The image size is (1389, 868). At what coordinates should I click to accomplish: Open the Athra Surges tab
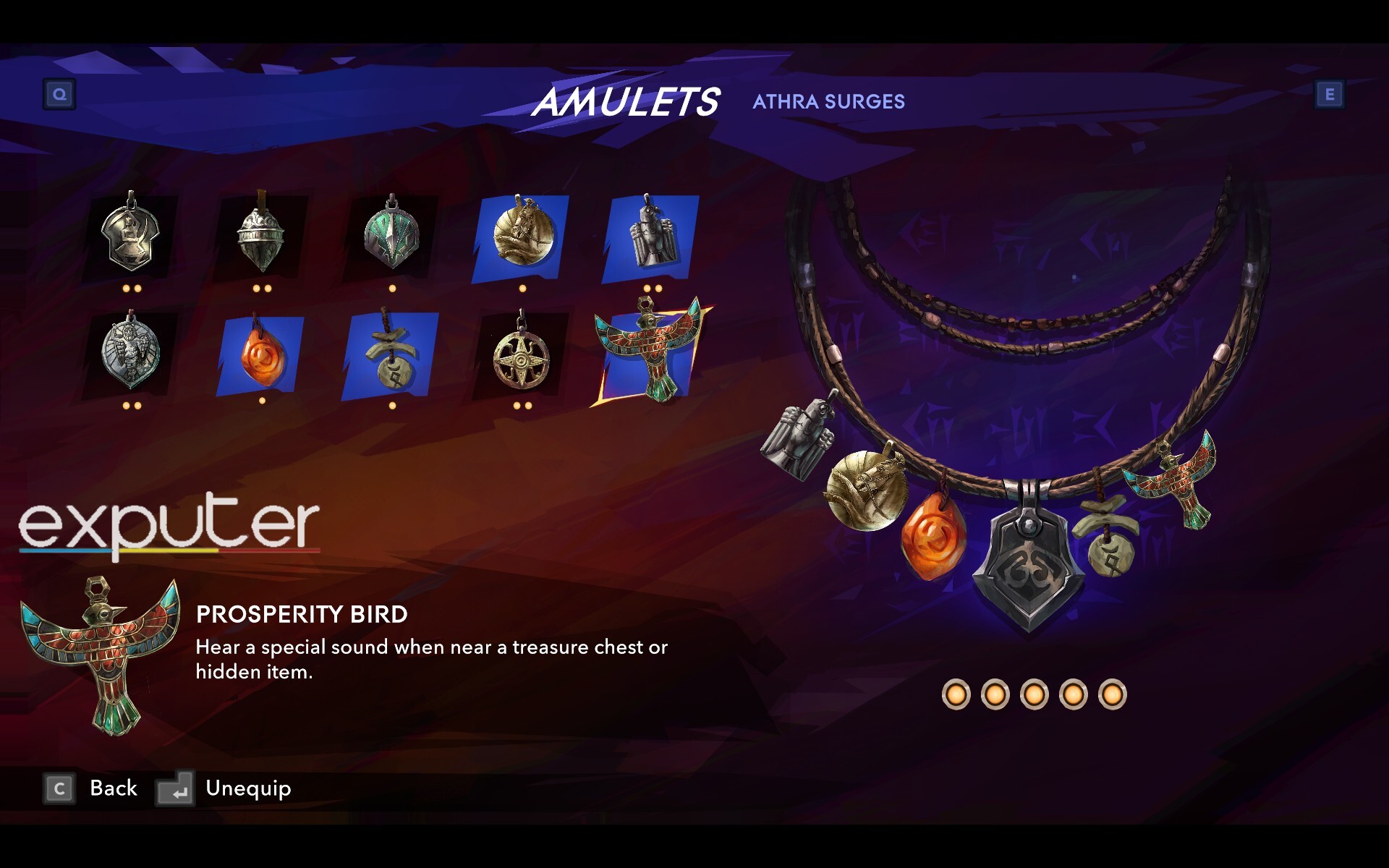point(828,101)
